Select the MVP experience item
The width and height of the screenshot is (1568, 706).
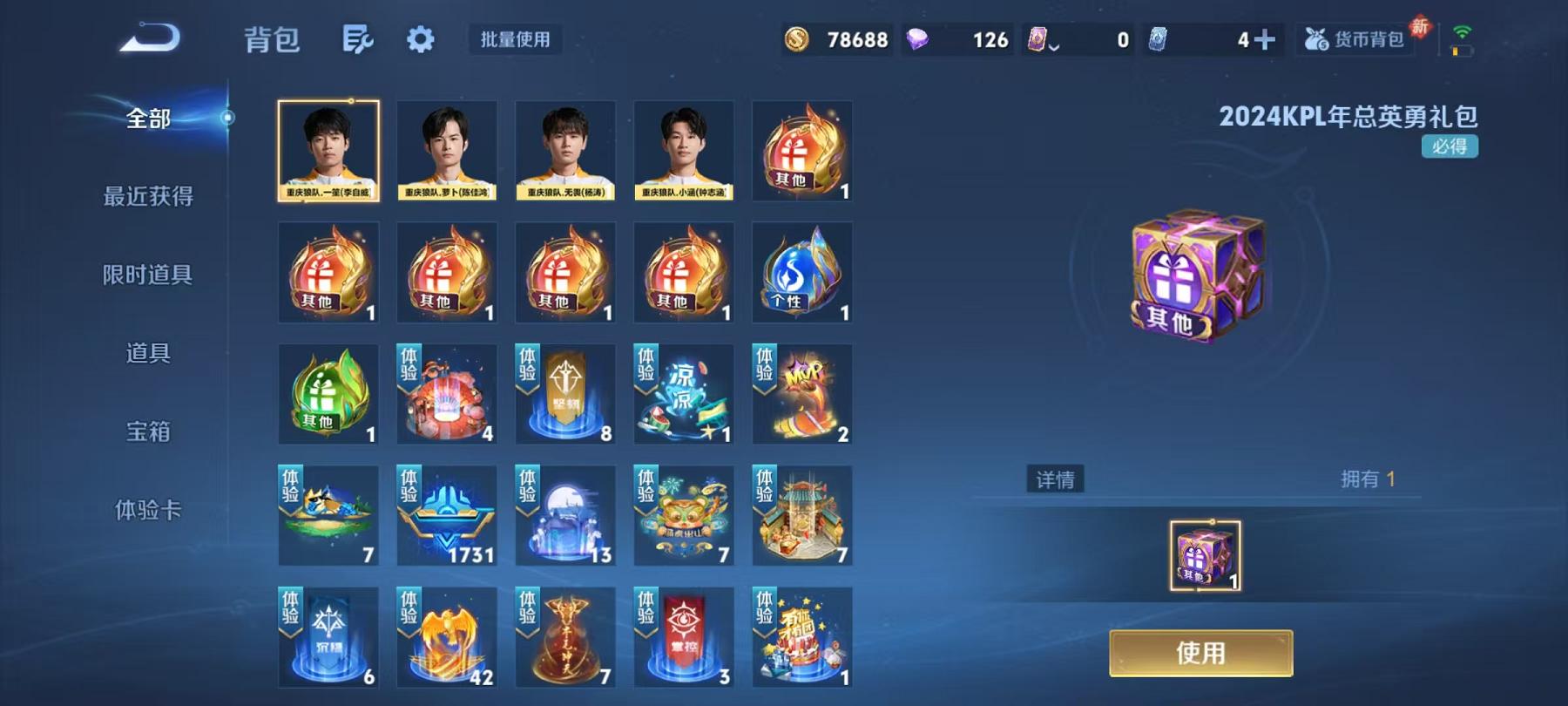[x=801, y=394]
